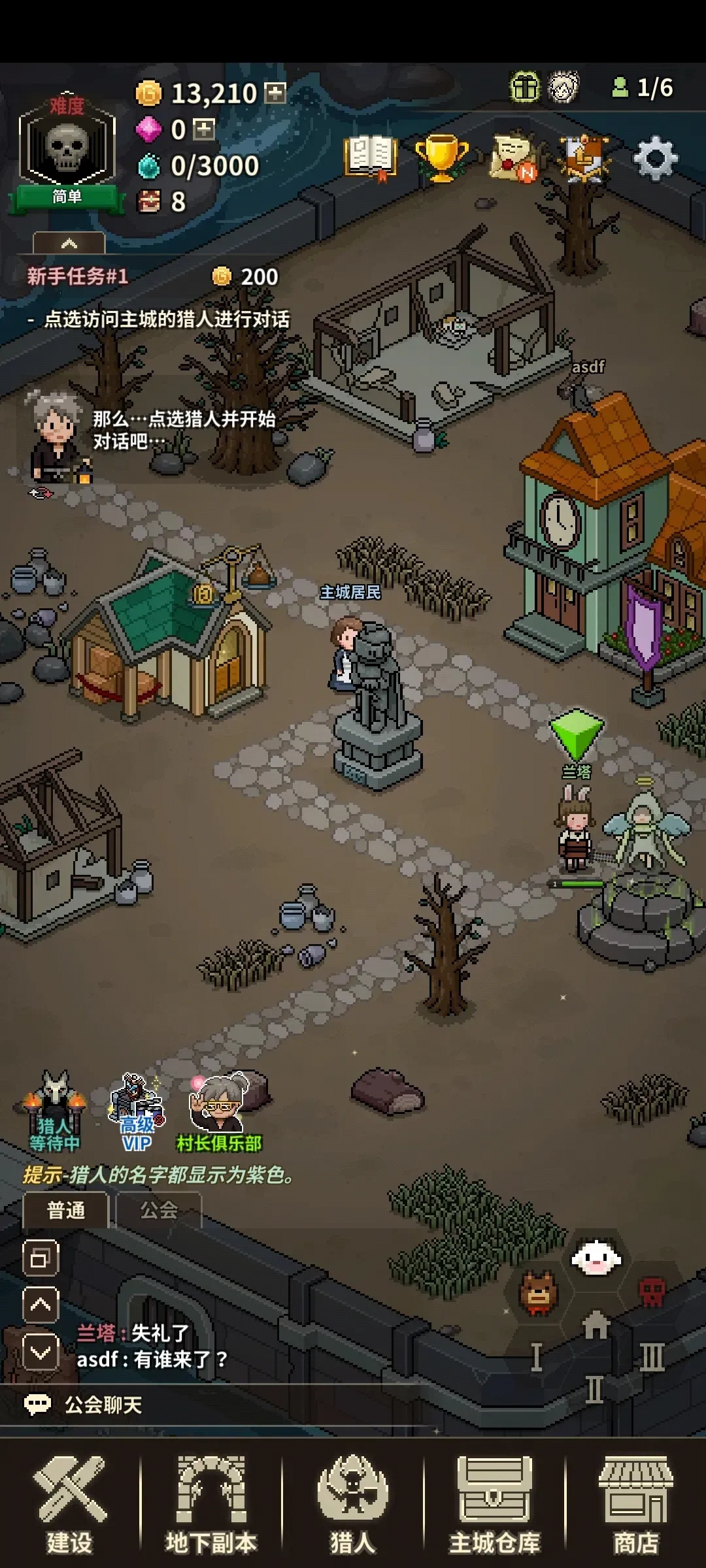This screenshot has height=1568, width=706.
Task: Open the 猎人 hunter menu
Action: pyautogui.click(x=353, y=1504)
